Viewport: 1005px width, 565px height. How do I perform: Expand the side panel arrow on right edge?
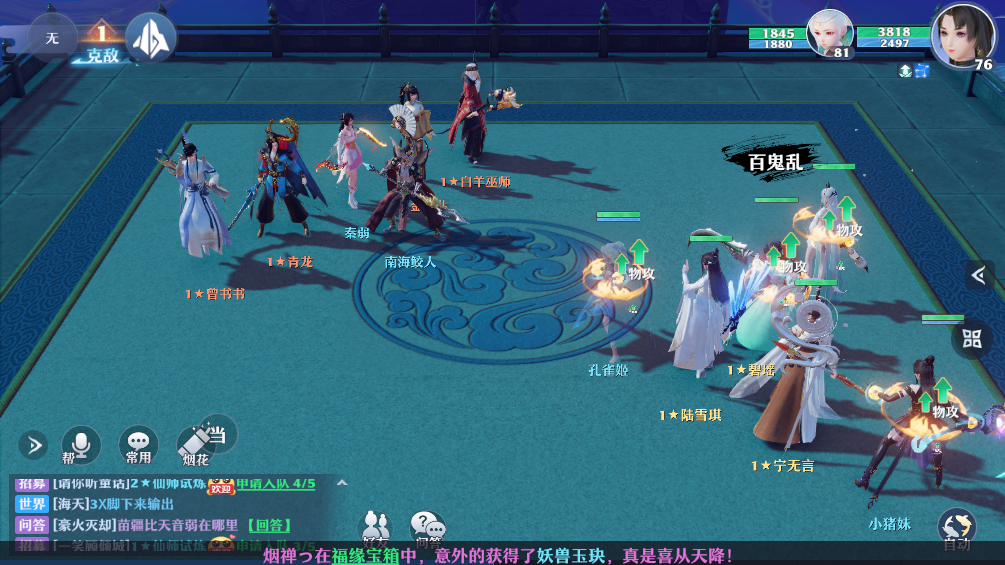coord(979,274)
